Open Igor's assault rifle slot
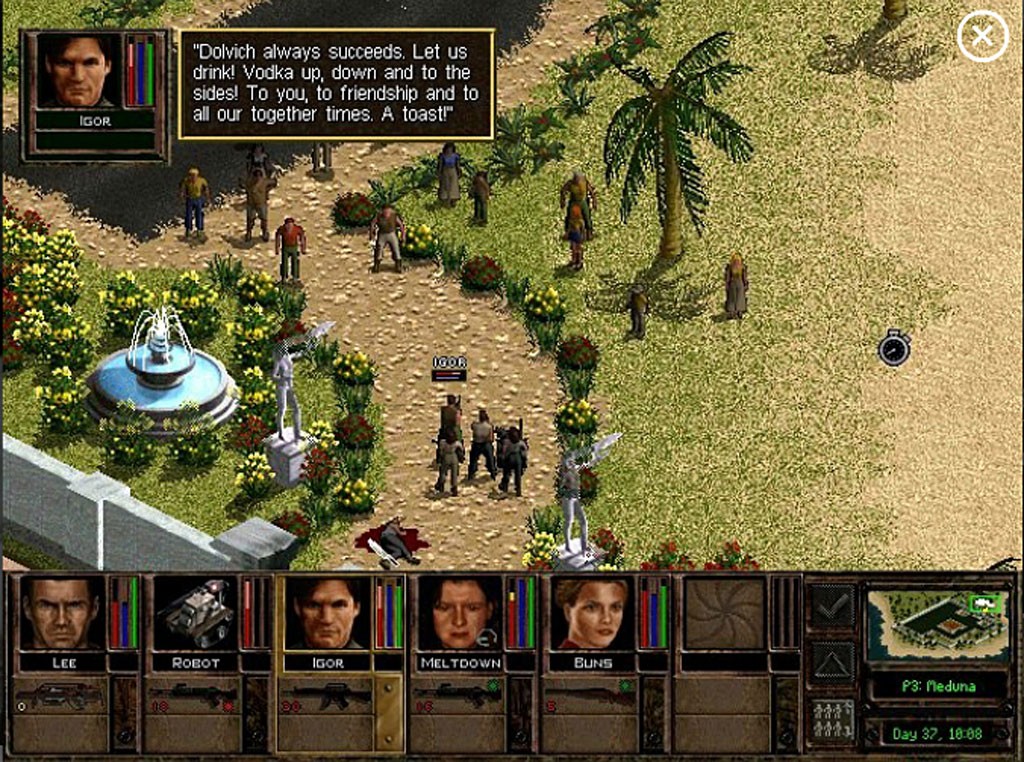The height and width of the screenshot is (762, 1024). 325,696
